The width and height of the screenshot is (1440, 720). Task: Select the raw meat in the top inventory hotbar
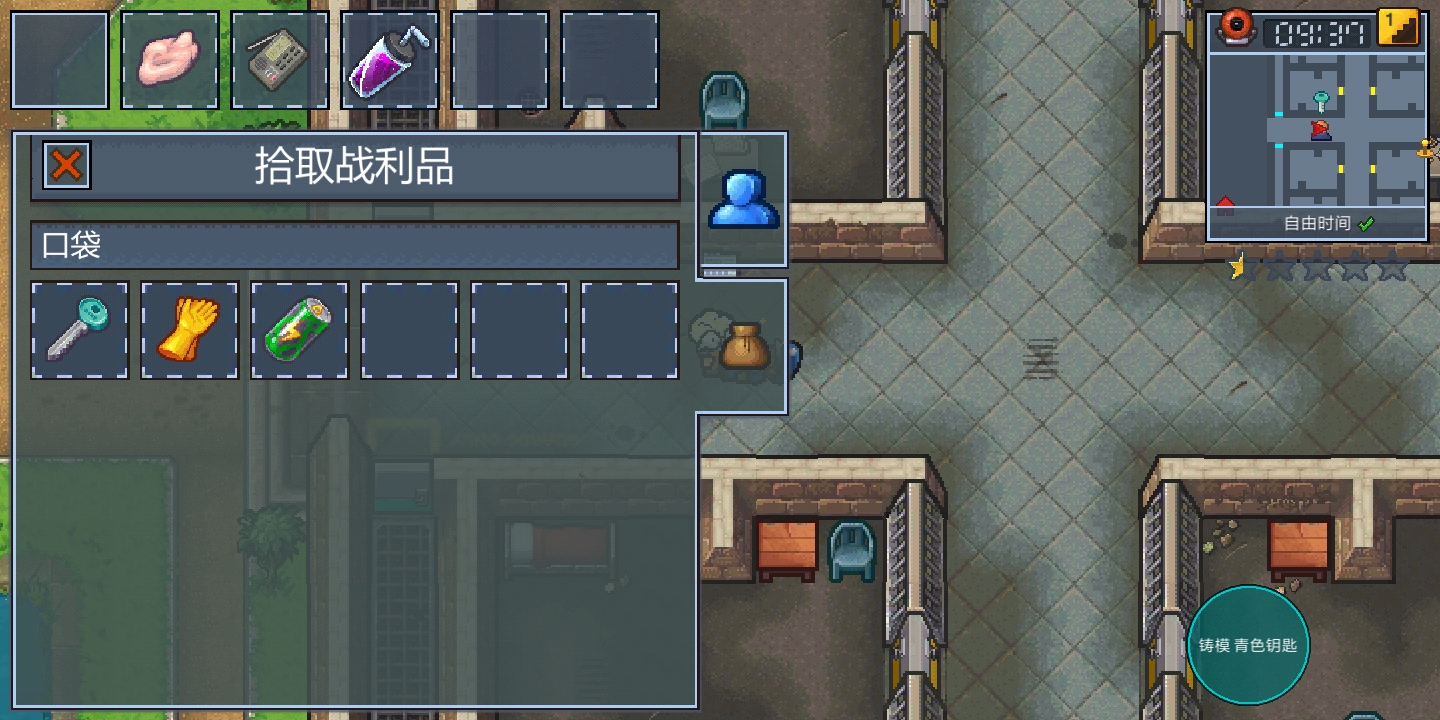[170, 60]
